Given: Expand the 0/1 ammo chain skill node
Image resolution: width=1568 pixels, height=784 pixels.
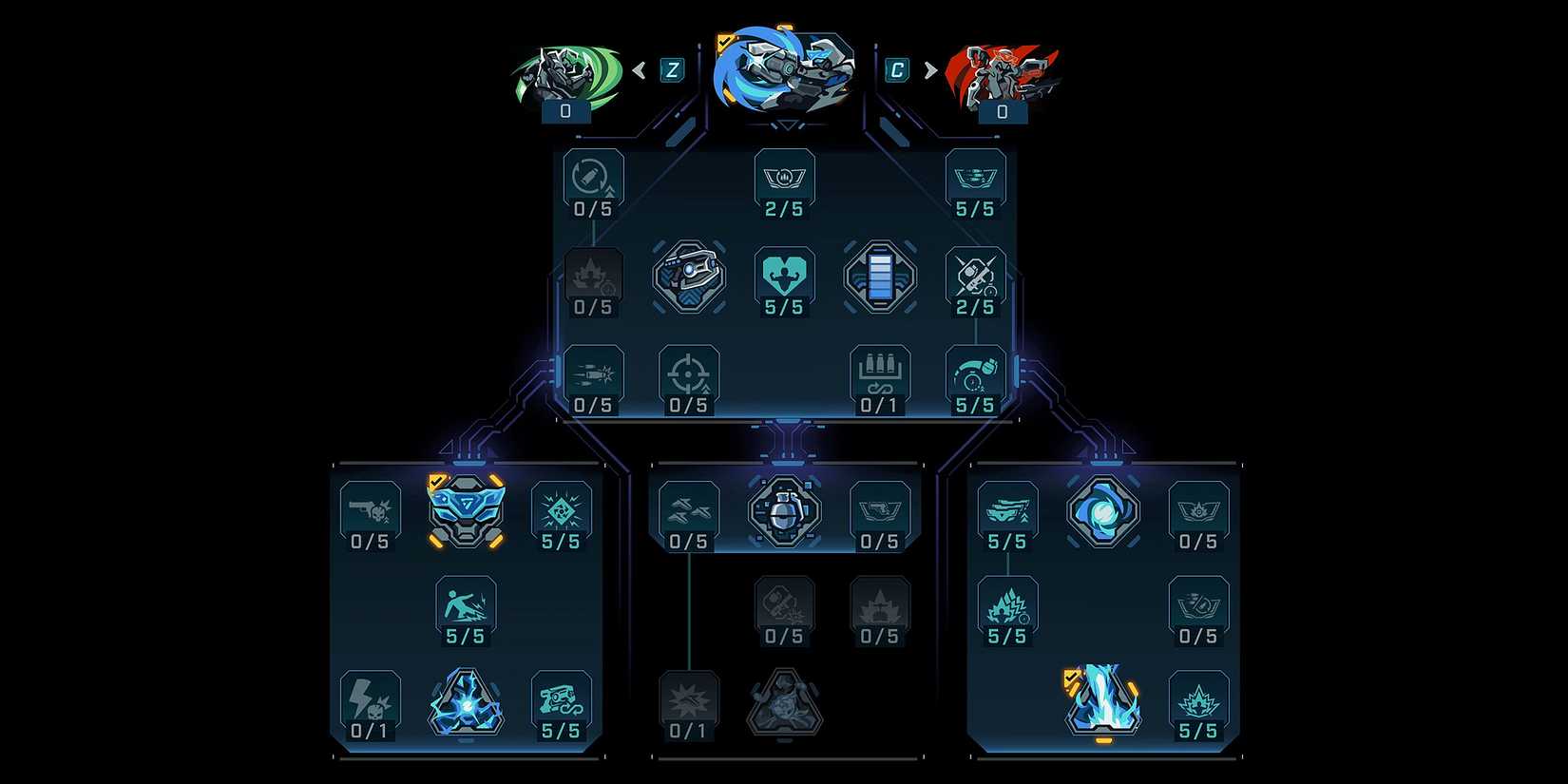Looking at the screenshot, I should [x=880, y=373].
